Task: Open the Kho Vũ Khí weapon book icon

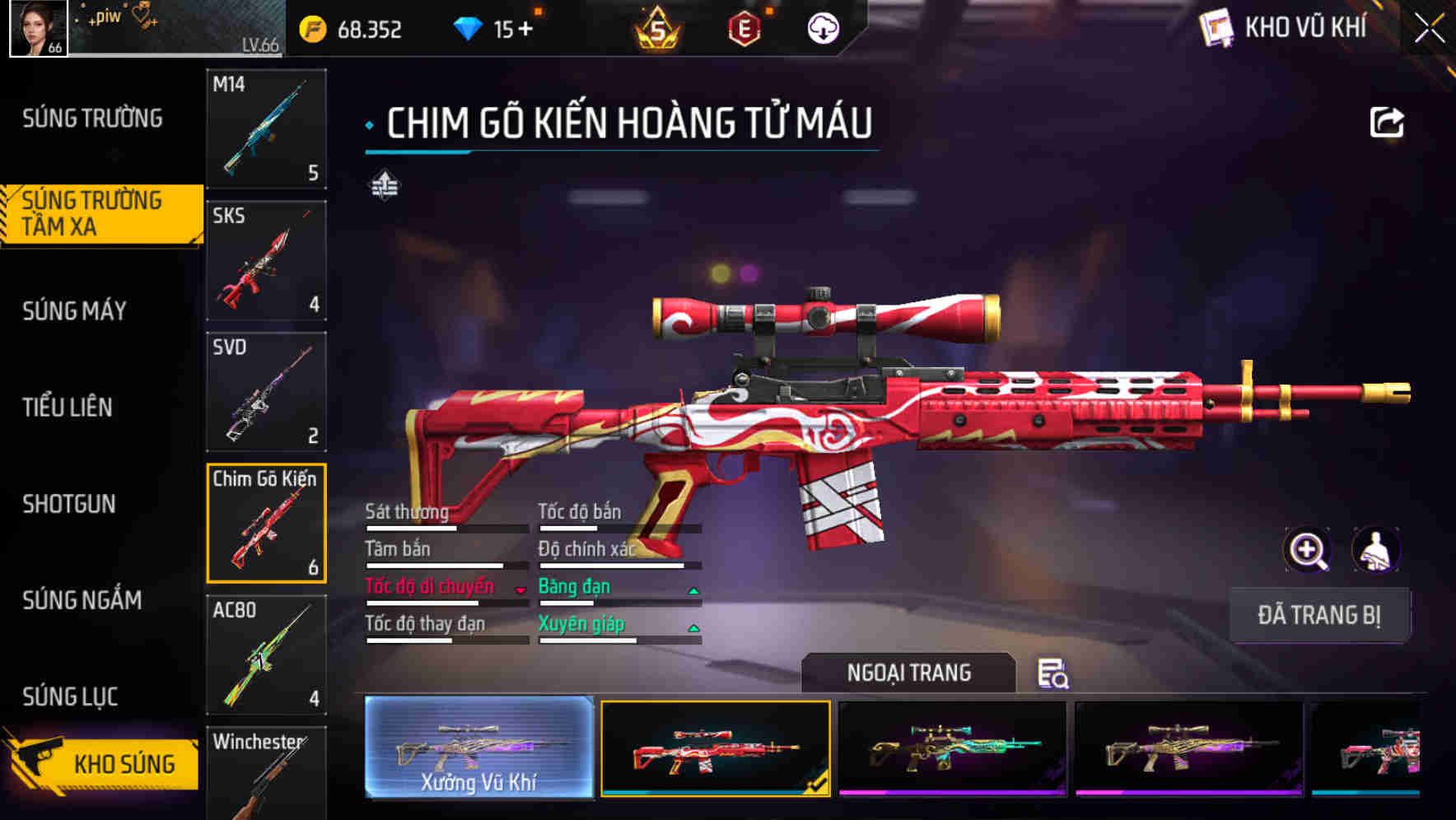Action: pyautogui.click(x=1216, y=27)
